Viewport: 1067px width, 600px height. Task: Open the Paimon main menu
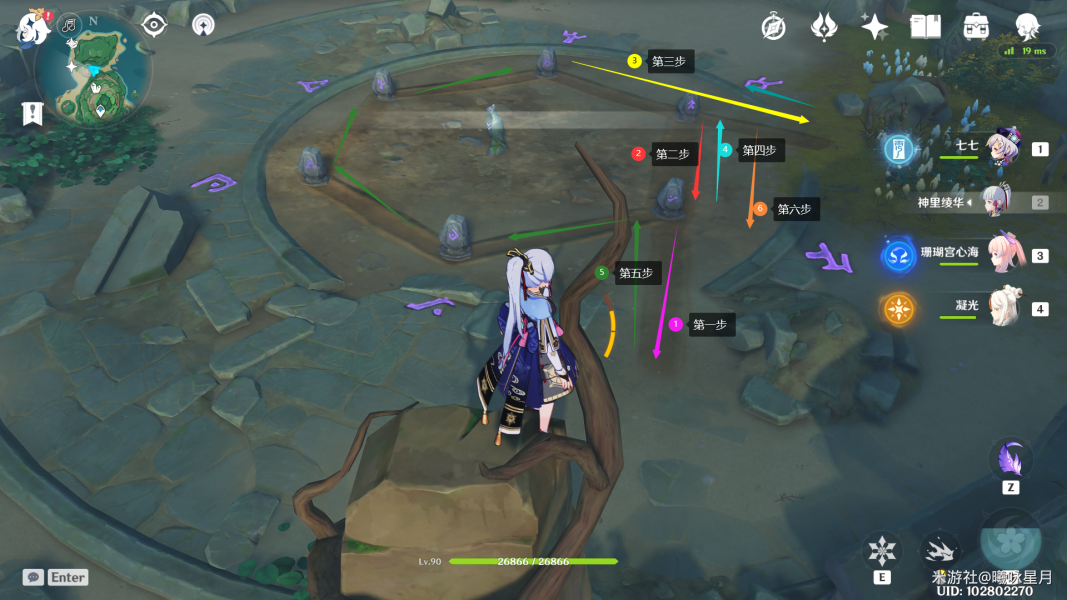coord(32,28)
